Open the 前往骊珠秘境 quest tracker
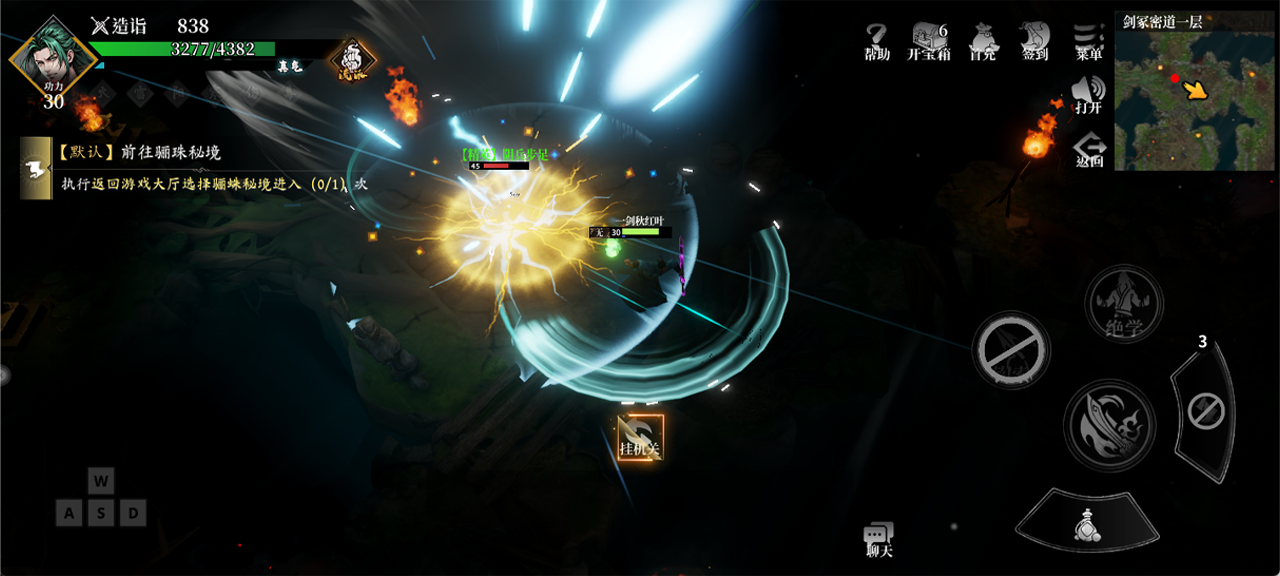The image size is (1280, 576). (x=140, y=153)
